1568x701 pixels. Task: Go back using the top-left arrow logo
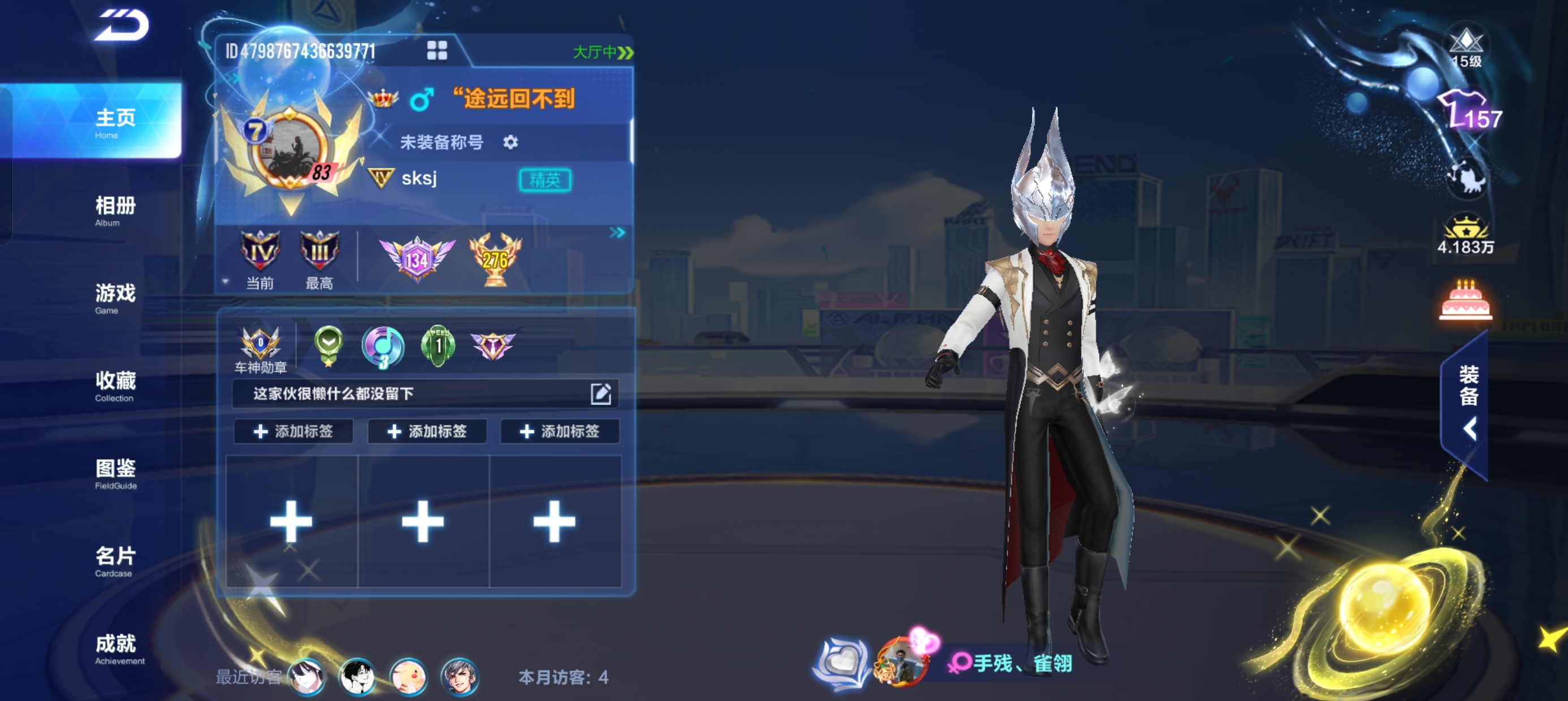click(x=121, y=25)
